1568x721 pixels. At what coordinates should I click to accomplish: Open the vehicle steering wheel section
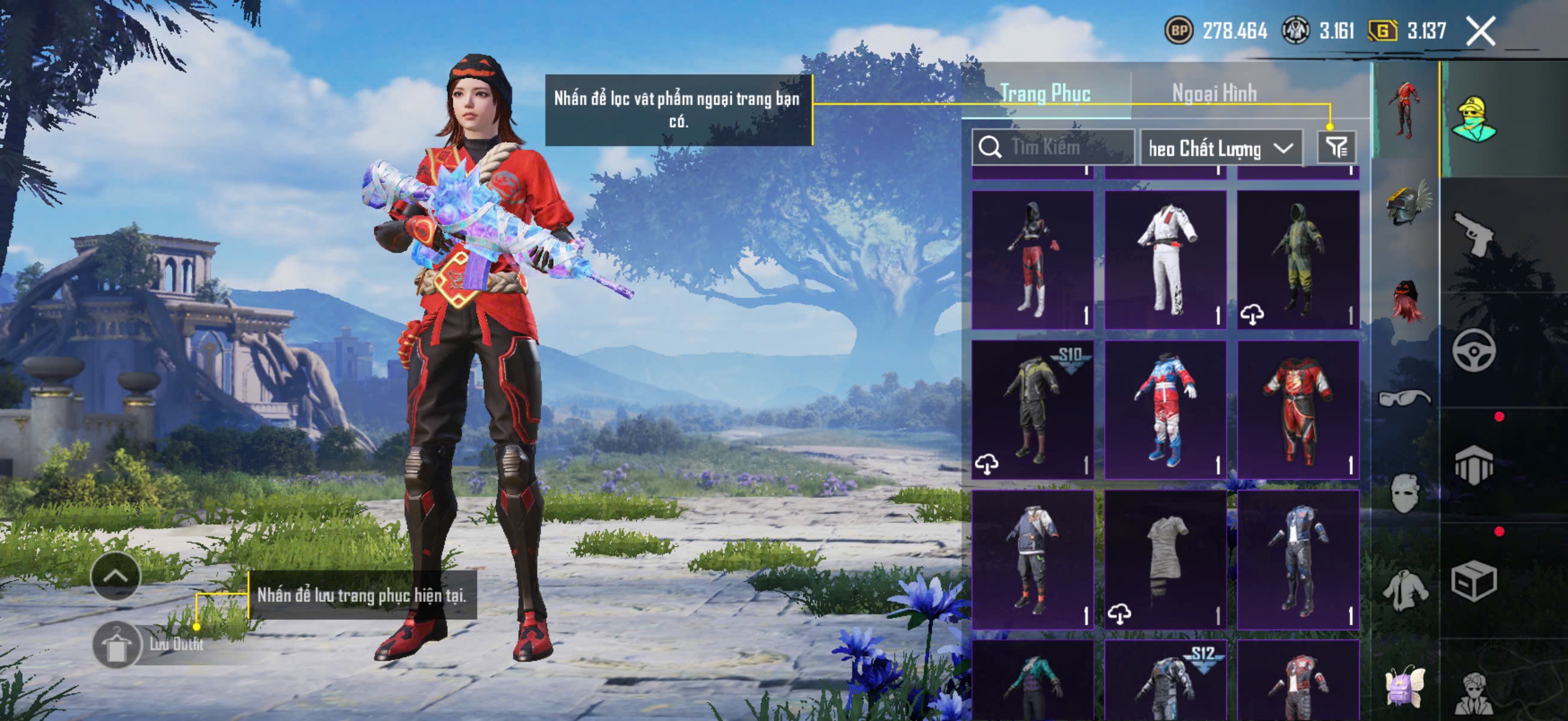click(1473, 350)
